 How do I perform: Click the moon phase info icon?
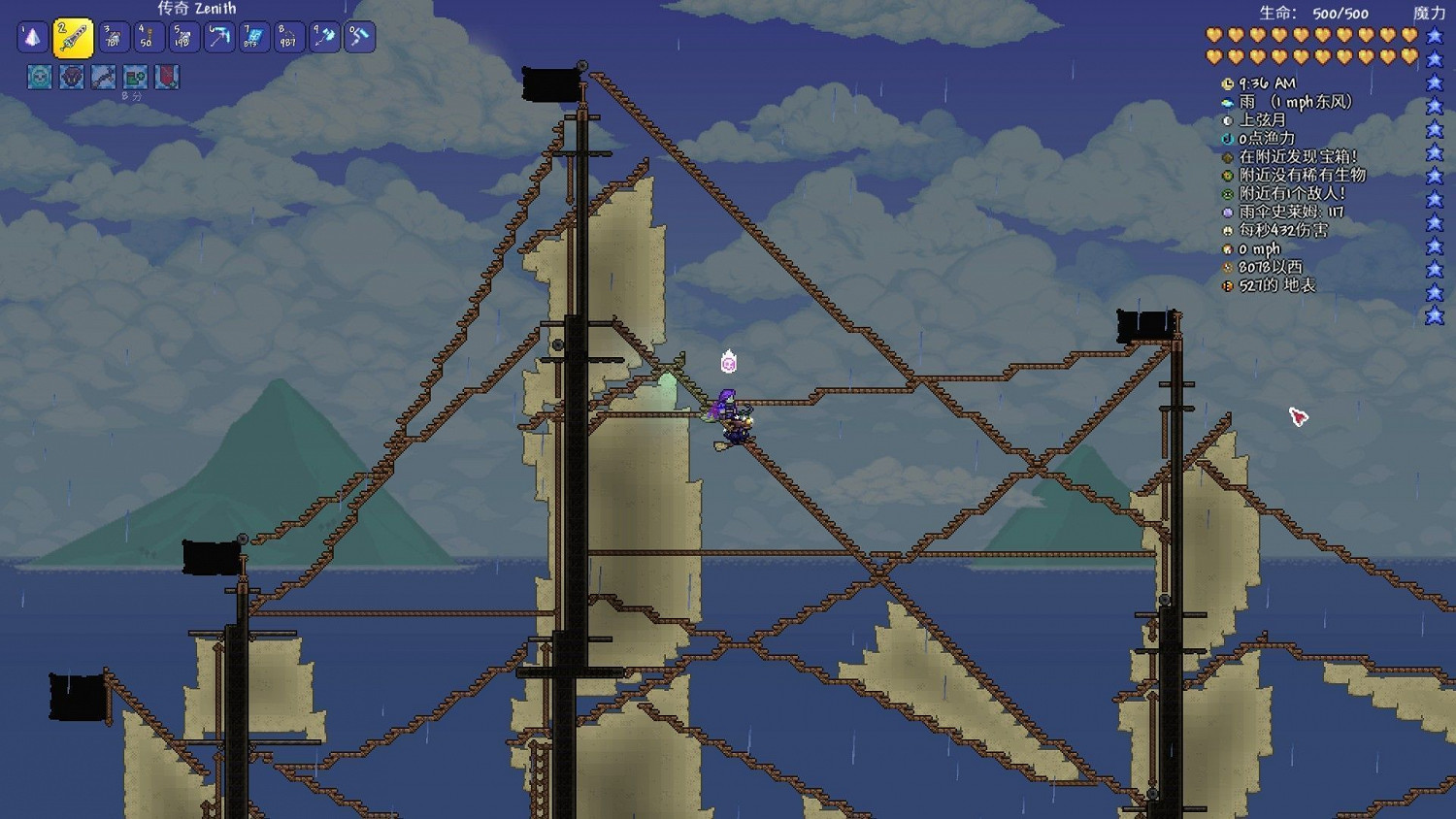tap(1227, 120)
